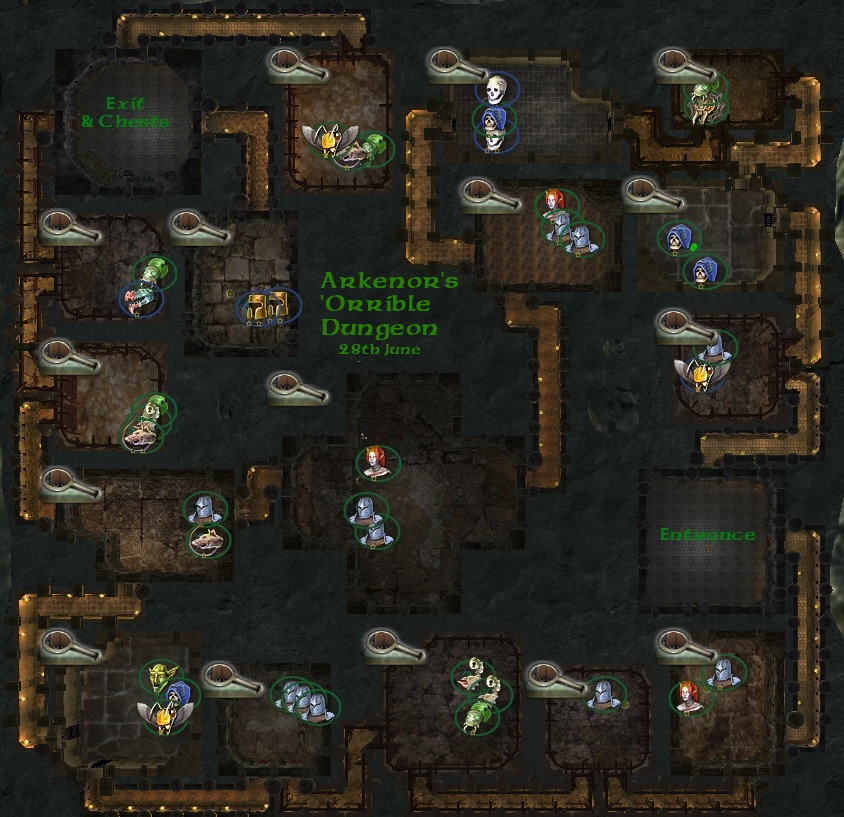Viewport: 844px width, 817px height.
Task: Click the white skull creature marker
Action: click(x=492, y=90)
